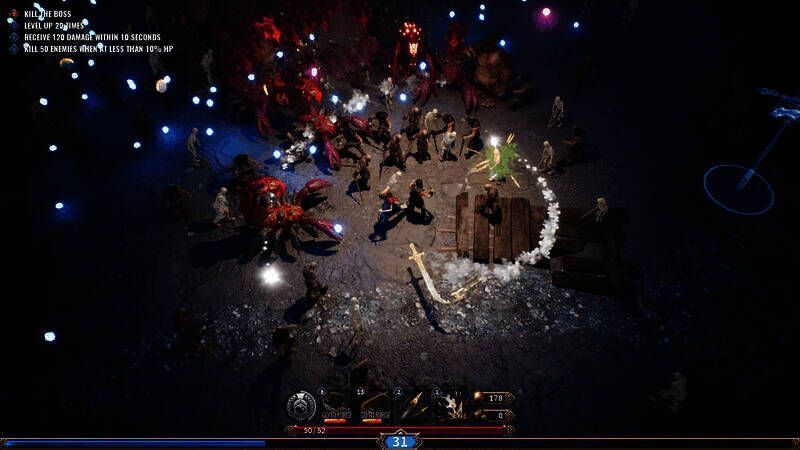800x450 pixels.
Task: Click the Receive 120 Damage objective
Action: coord(91,37)
